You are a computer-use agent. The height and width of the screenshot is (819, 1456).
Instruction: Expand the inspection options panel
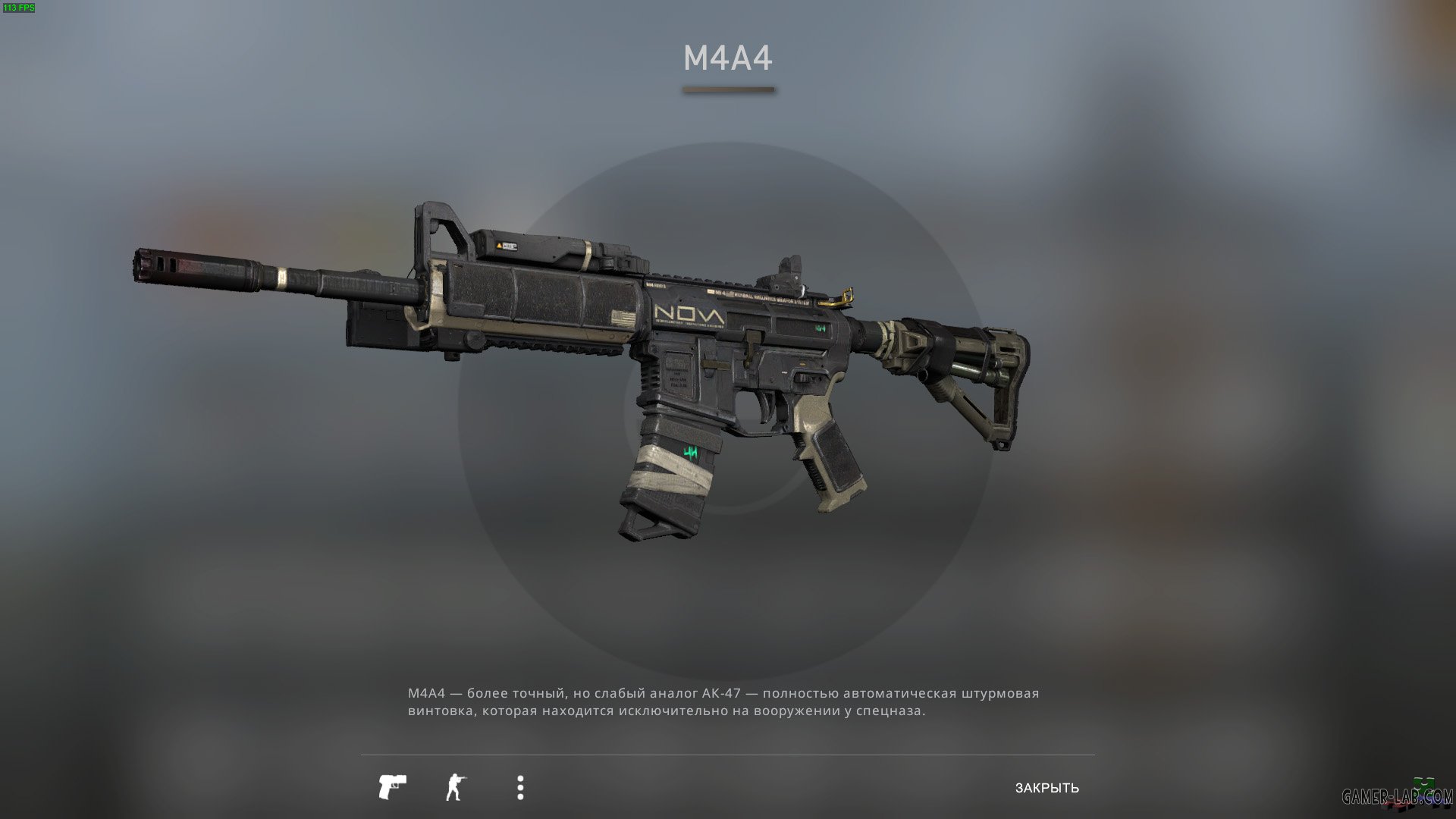point(520,787)
